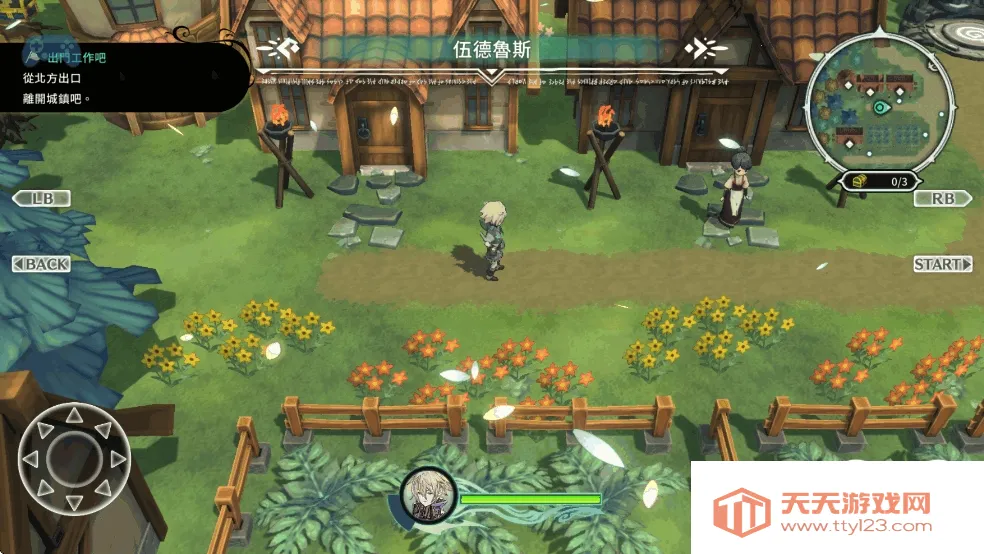Tap the BACK button overlay
Screen dimensions: 984x554
click(42, 264)
